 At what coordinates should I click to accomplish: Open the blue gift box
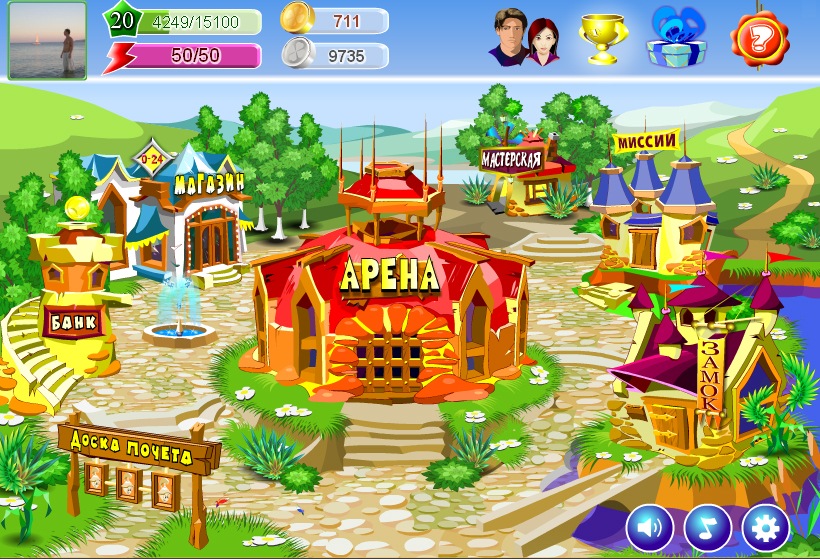677,38
